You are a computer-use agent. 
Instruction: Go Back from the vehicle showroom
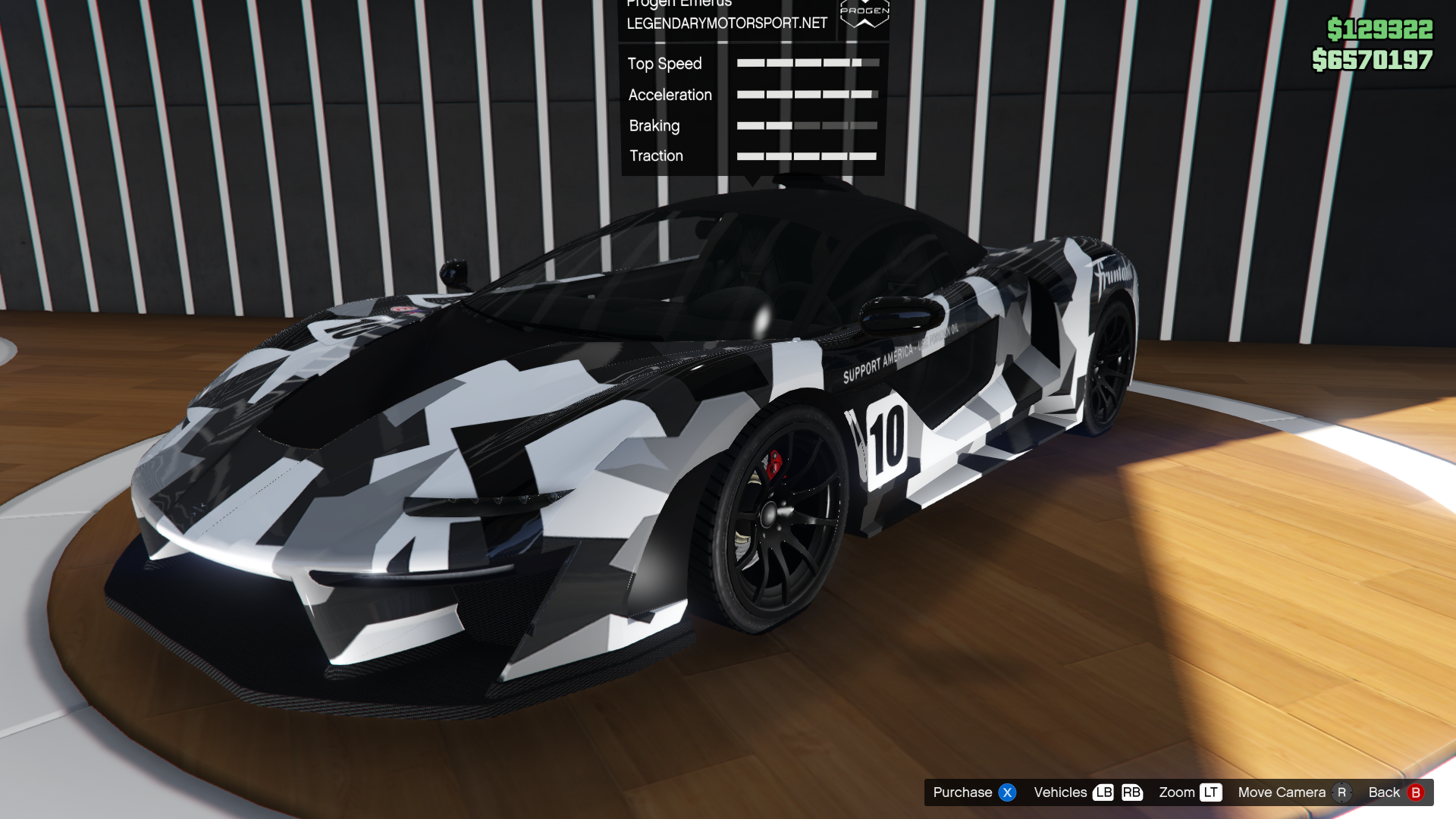pos(1395,792)
